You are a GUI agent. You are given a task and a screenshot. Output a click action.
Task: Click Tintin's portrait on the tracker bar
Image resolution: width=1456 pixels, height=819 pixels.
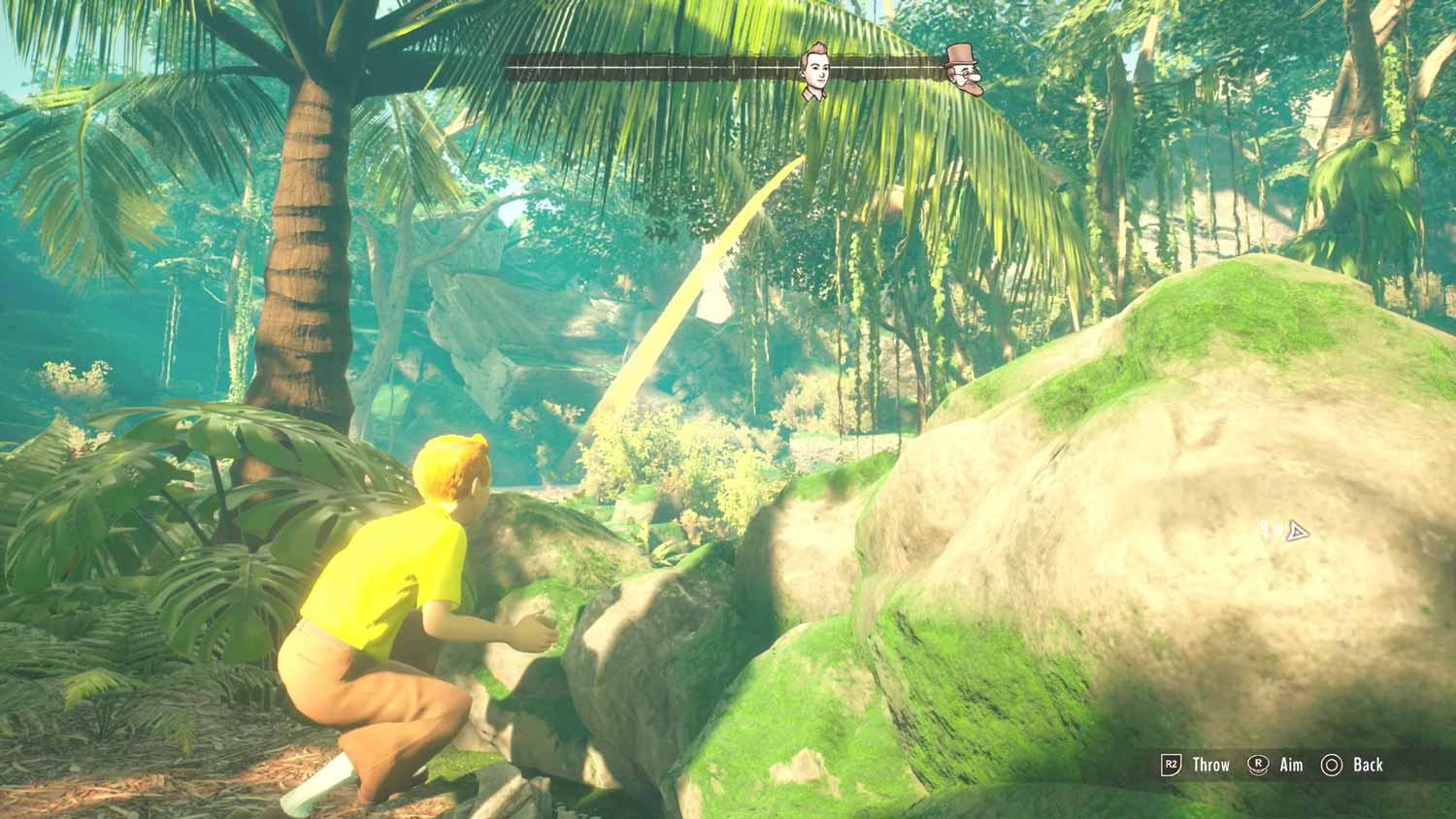click(x=814, y=71)
